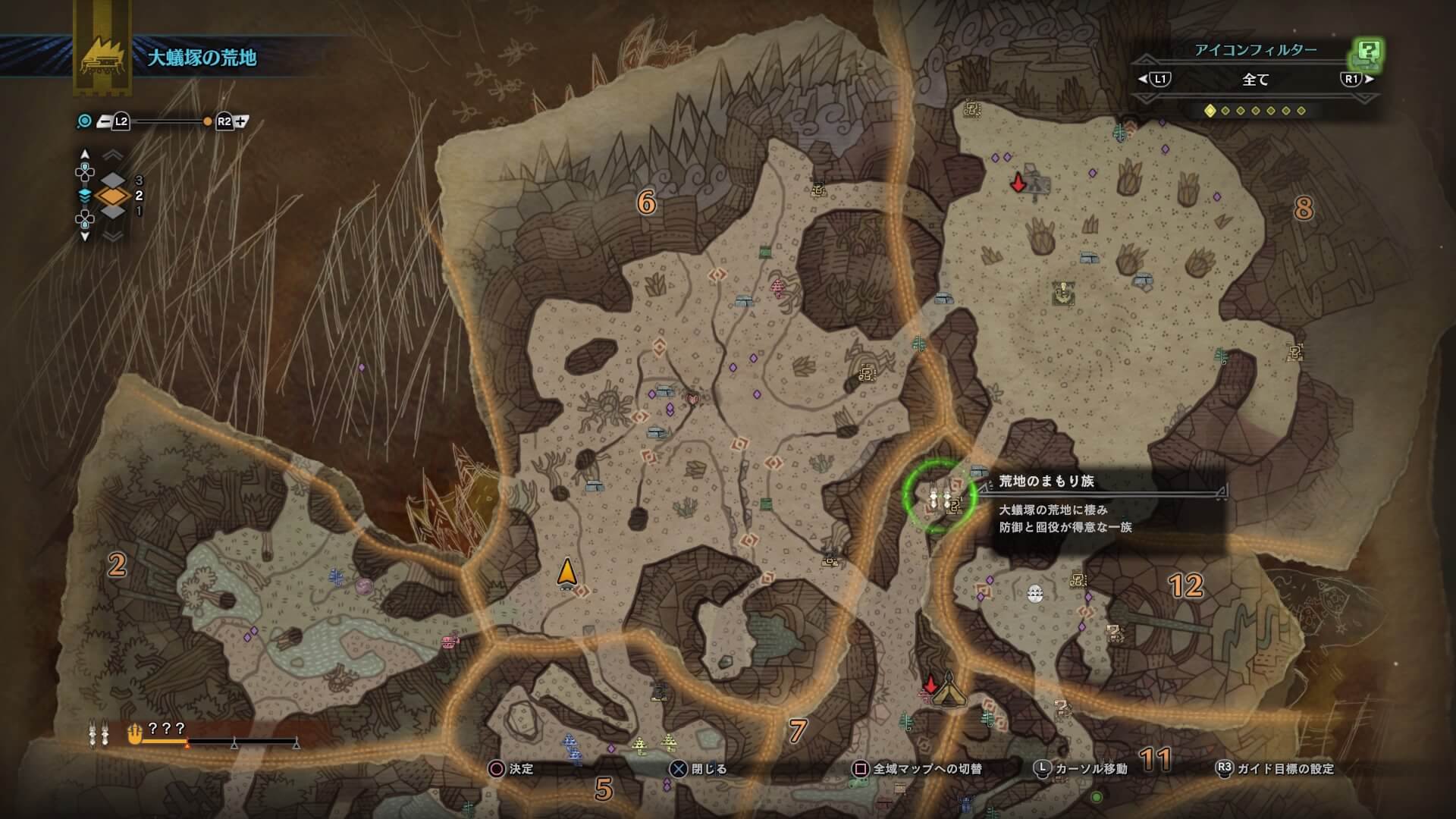Select the first icon filter page dot

click(x=1210, y=111)
